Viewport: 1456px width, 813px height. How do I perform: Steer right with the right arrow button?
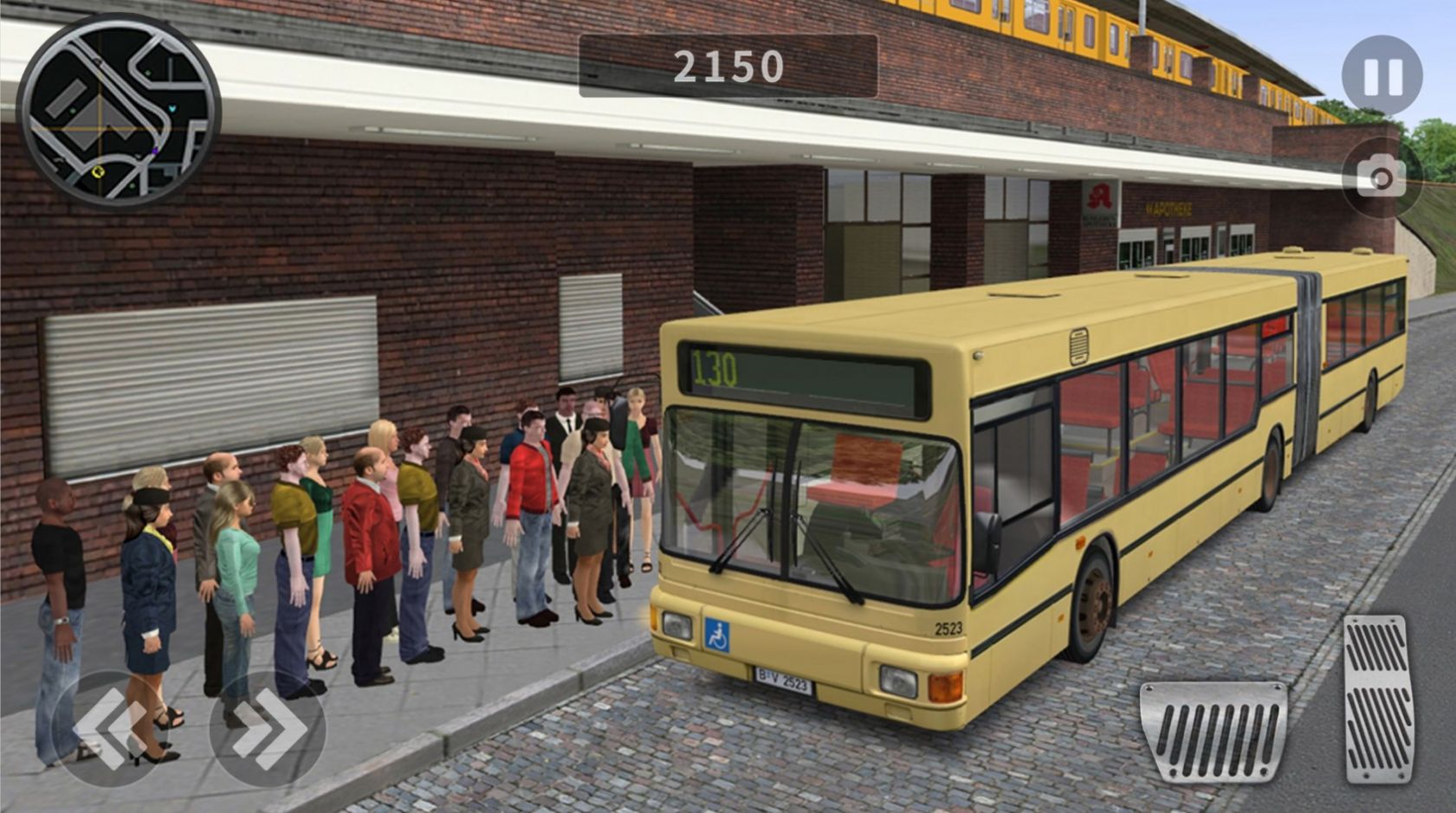coord(268,728)
